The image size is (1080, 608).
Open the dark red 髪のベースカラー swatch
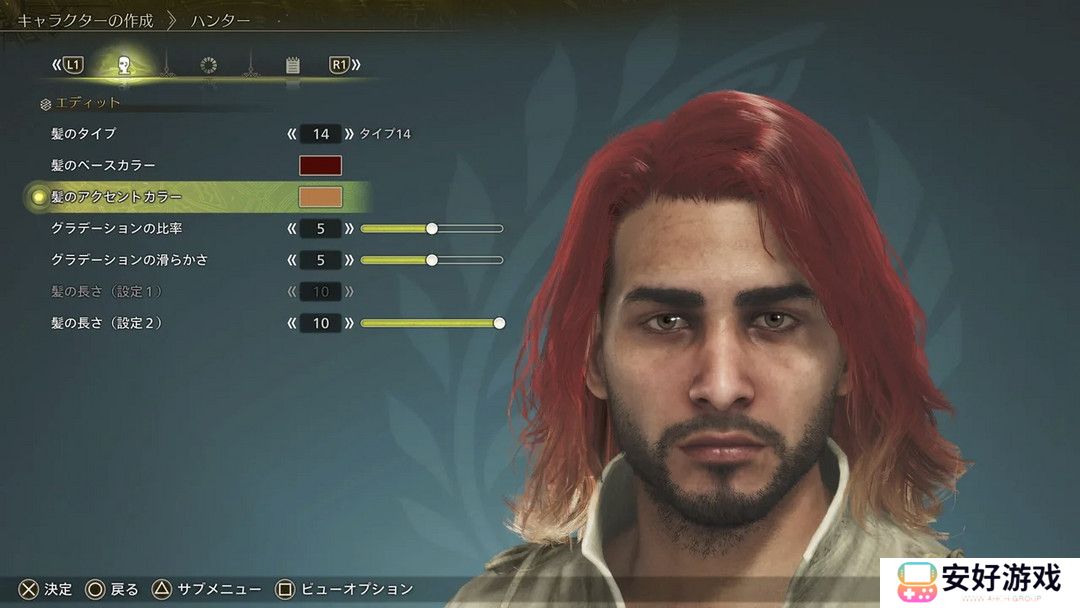coord(320,166)
